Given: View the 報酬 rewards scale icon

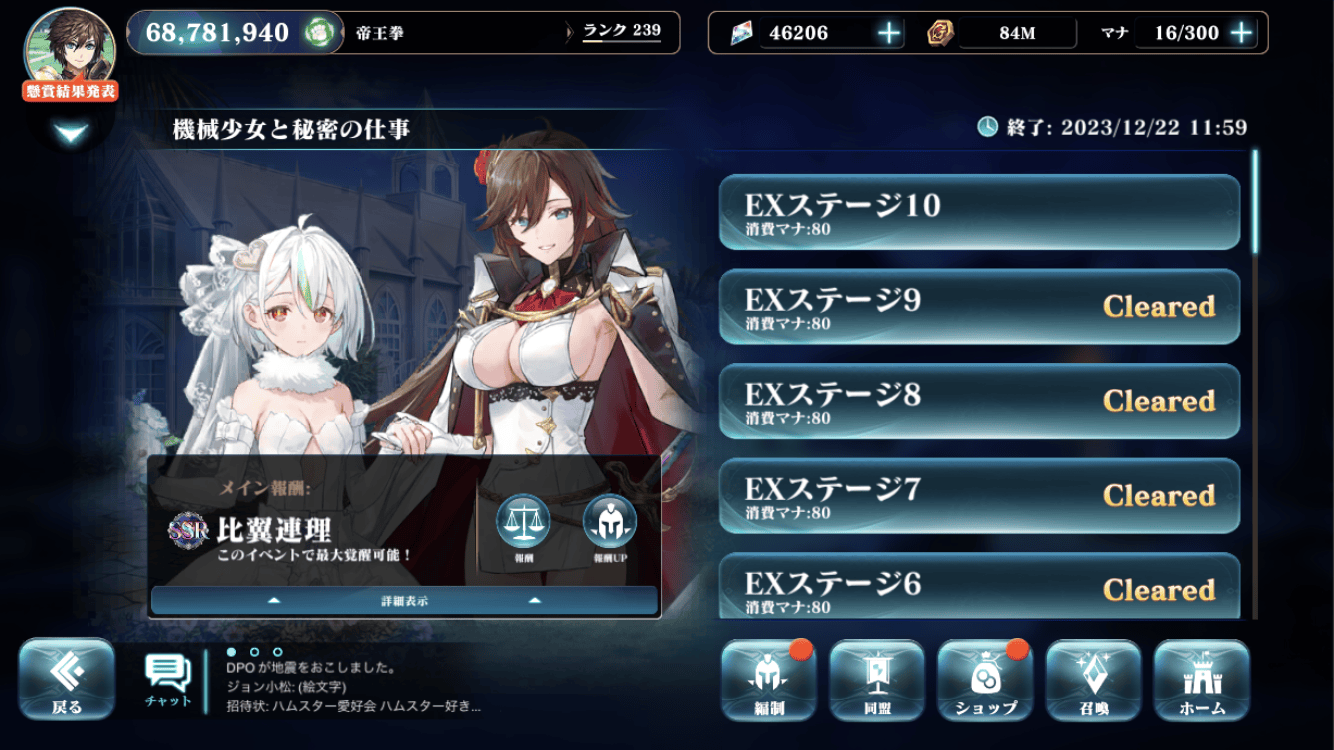Looking at the screenshot, I should pyautogui.click(x=523, y=524).
